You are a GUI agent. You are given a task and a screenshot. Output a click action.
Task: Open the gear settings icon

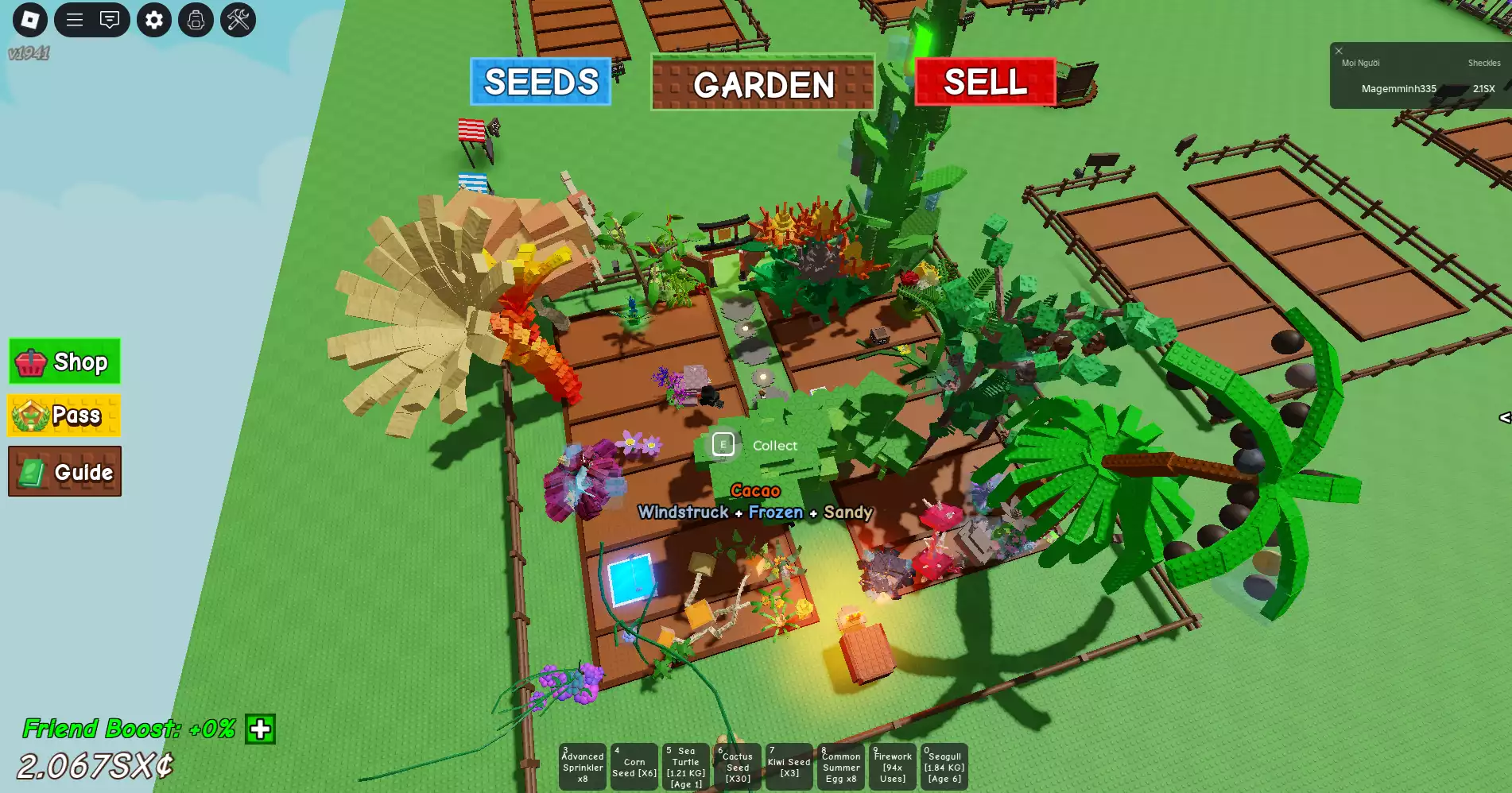tap(154, 20)
